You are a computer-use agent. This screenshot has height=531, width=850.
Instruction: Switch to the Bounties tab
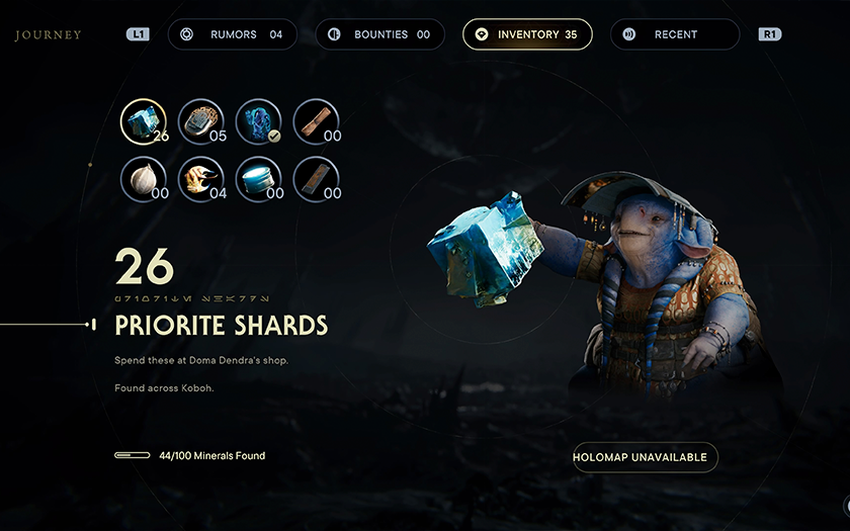pyautogui.click(x=380, y=34)
